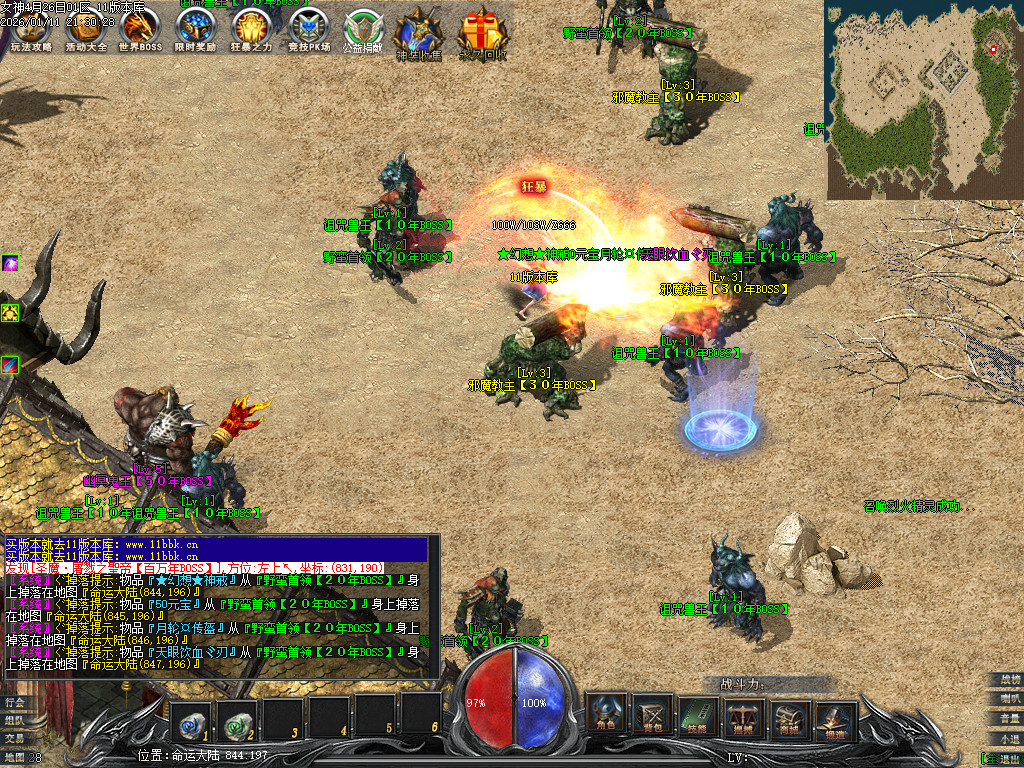Use the blue scroll stone in slot 1
The width and height of the screenshot is (1024, 768).
(x=190, y=717)
